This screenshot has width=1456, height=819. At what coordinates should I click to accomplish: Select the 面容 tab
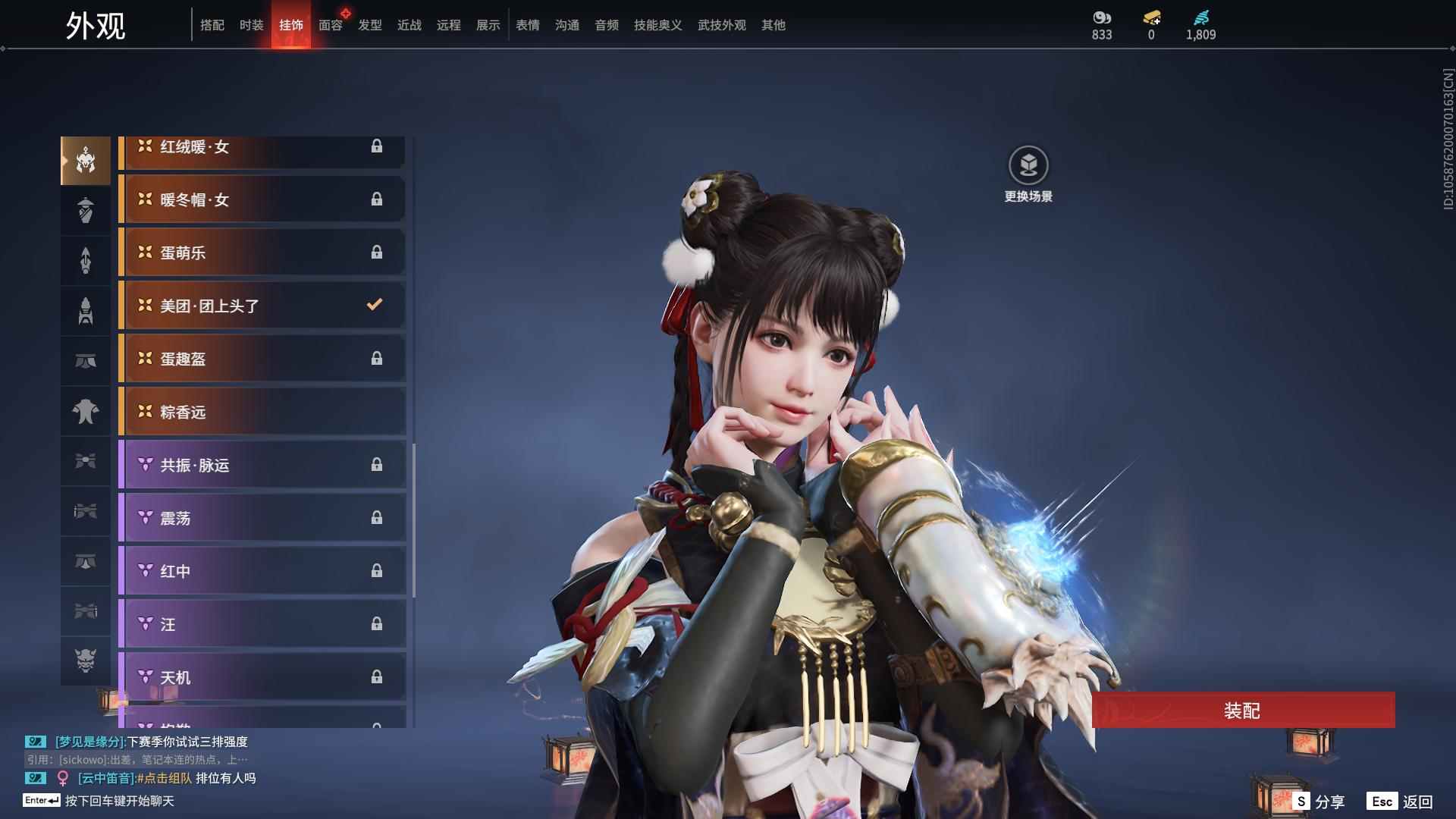[x=331, y=25]
